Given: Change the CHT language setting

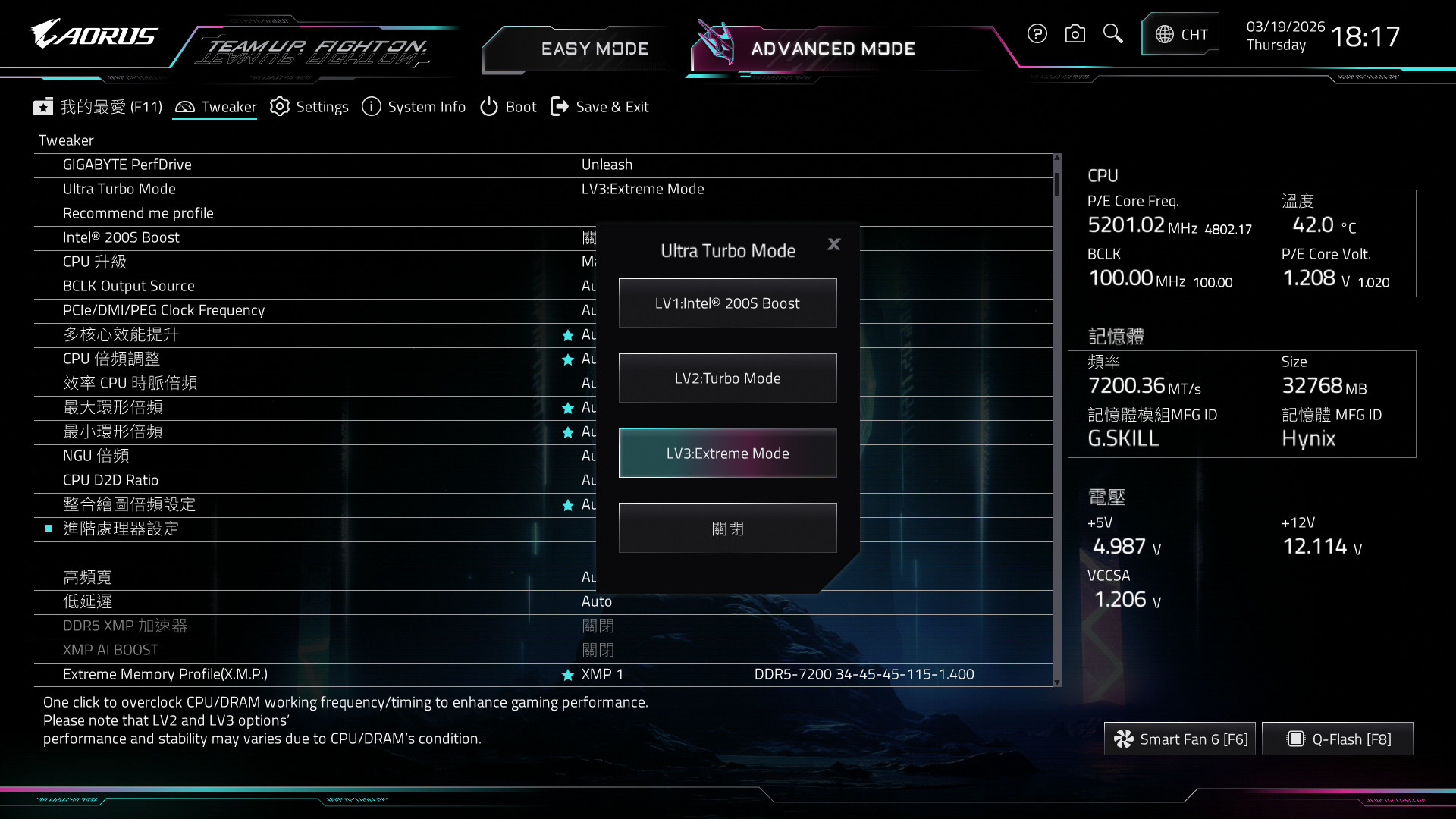Looking at the screenshot, I should [x=1181, y=35].
